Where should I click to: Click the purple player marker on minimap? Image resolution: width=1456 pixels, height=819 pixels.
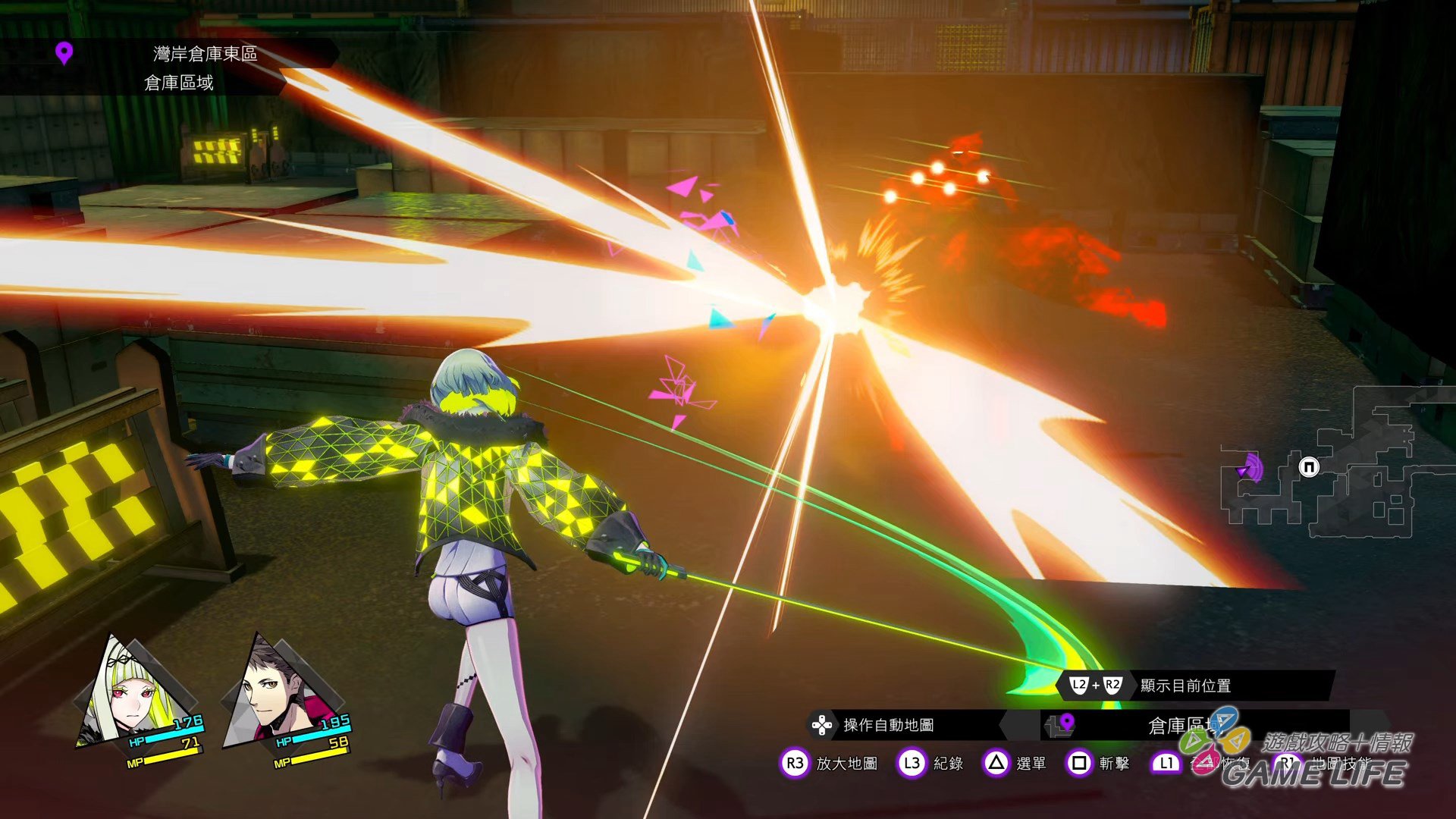[1248, 469]
